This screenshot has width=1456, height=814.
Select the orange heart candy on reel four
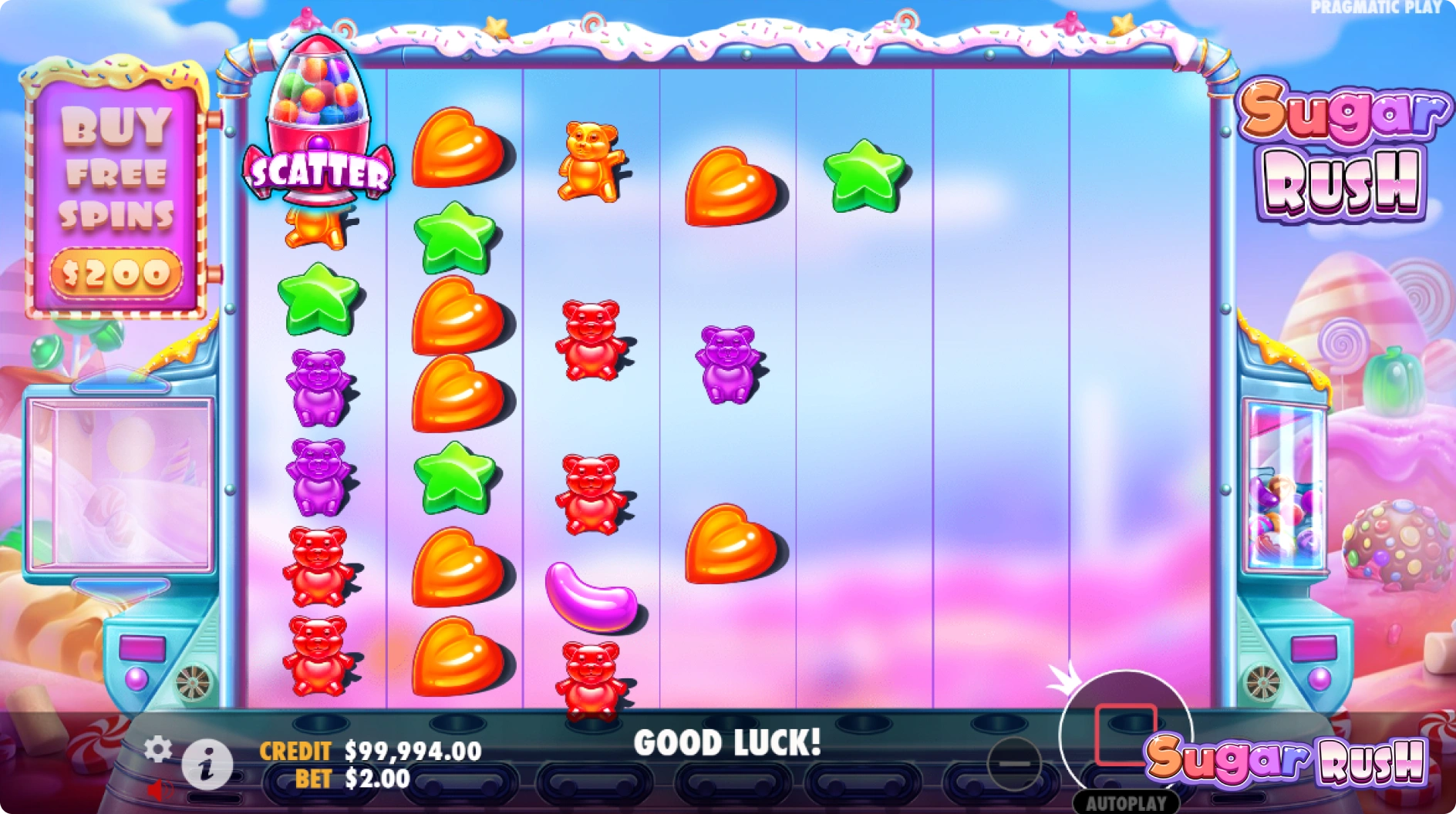[x=725, y=185]
